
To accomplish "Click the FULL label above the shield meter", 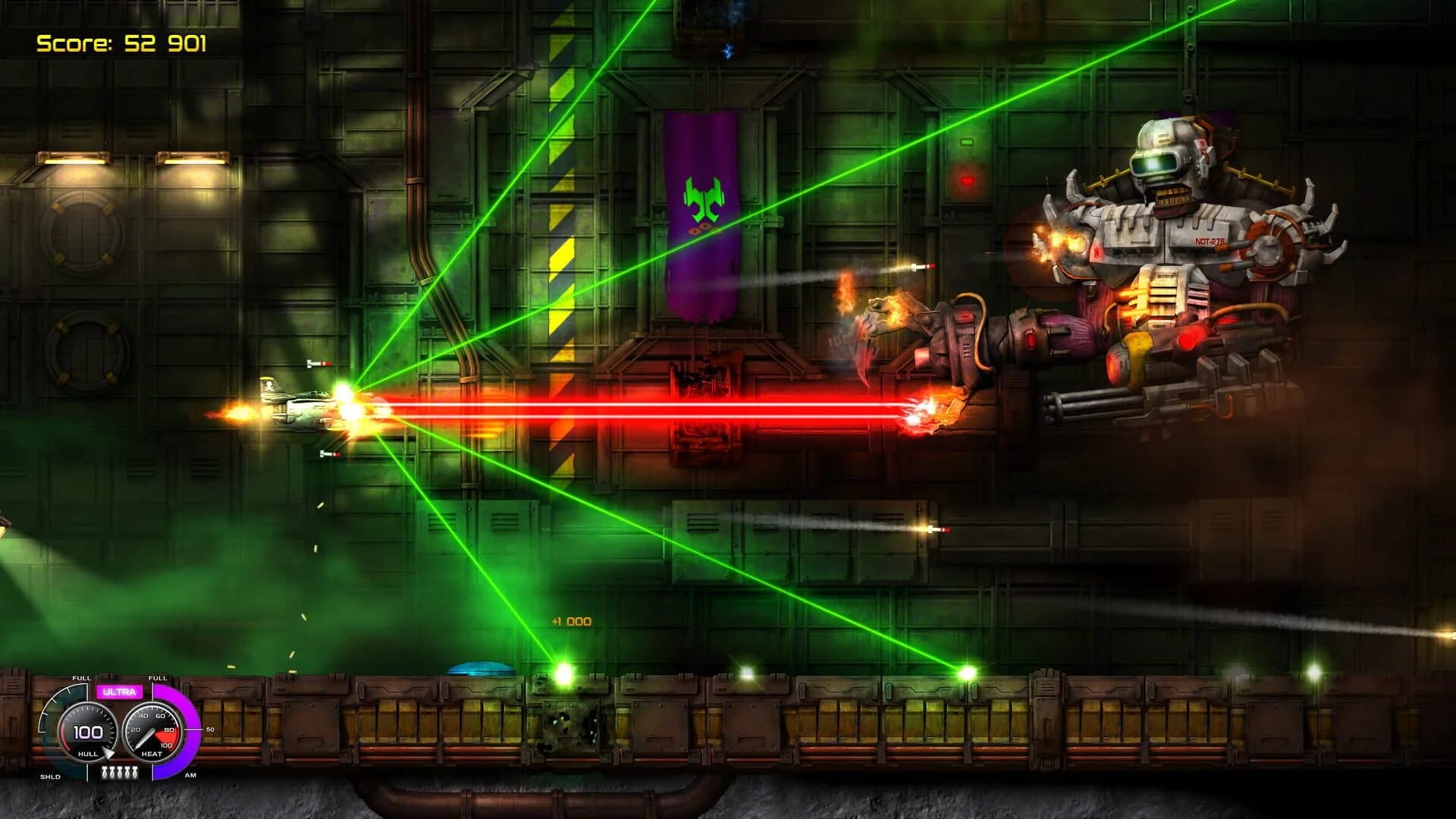I will 81,678.
